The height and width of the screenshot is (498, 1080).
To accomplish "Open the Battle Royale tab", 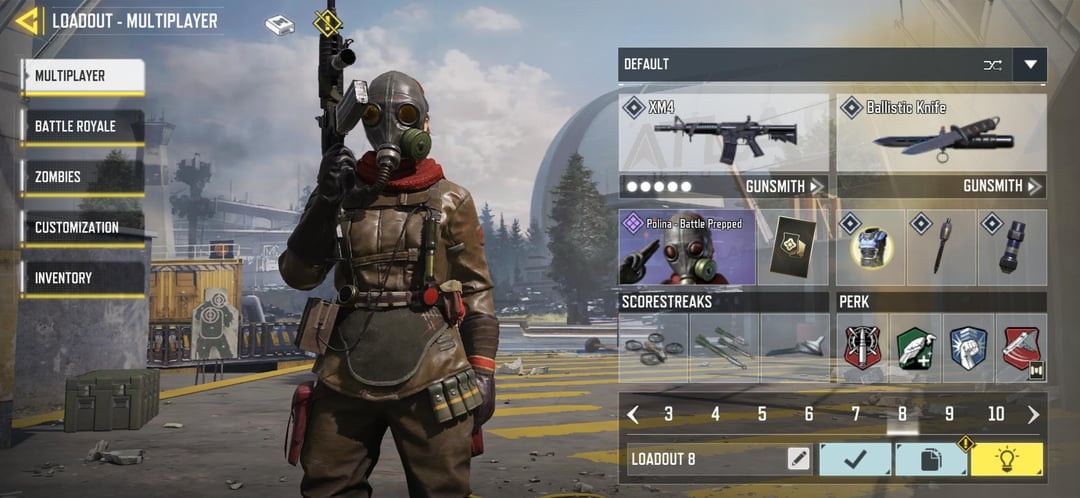I will click(x=84, y=127).
